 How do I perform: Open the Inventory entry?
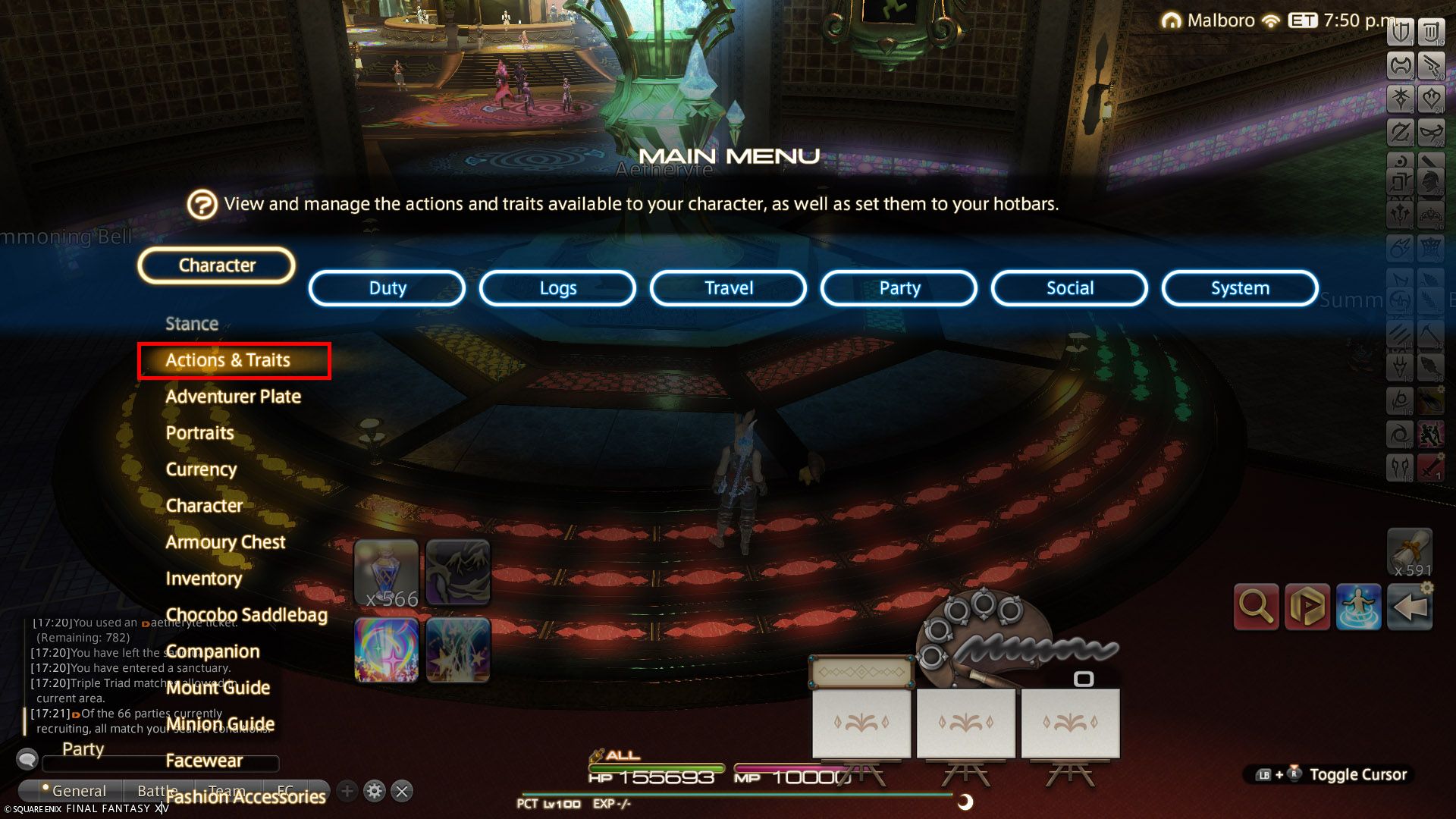(x=203, y=579)
